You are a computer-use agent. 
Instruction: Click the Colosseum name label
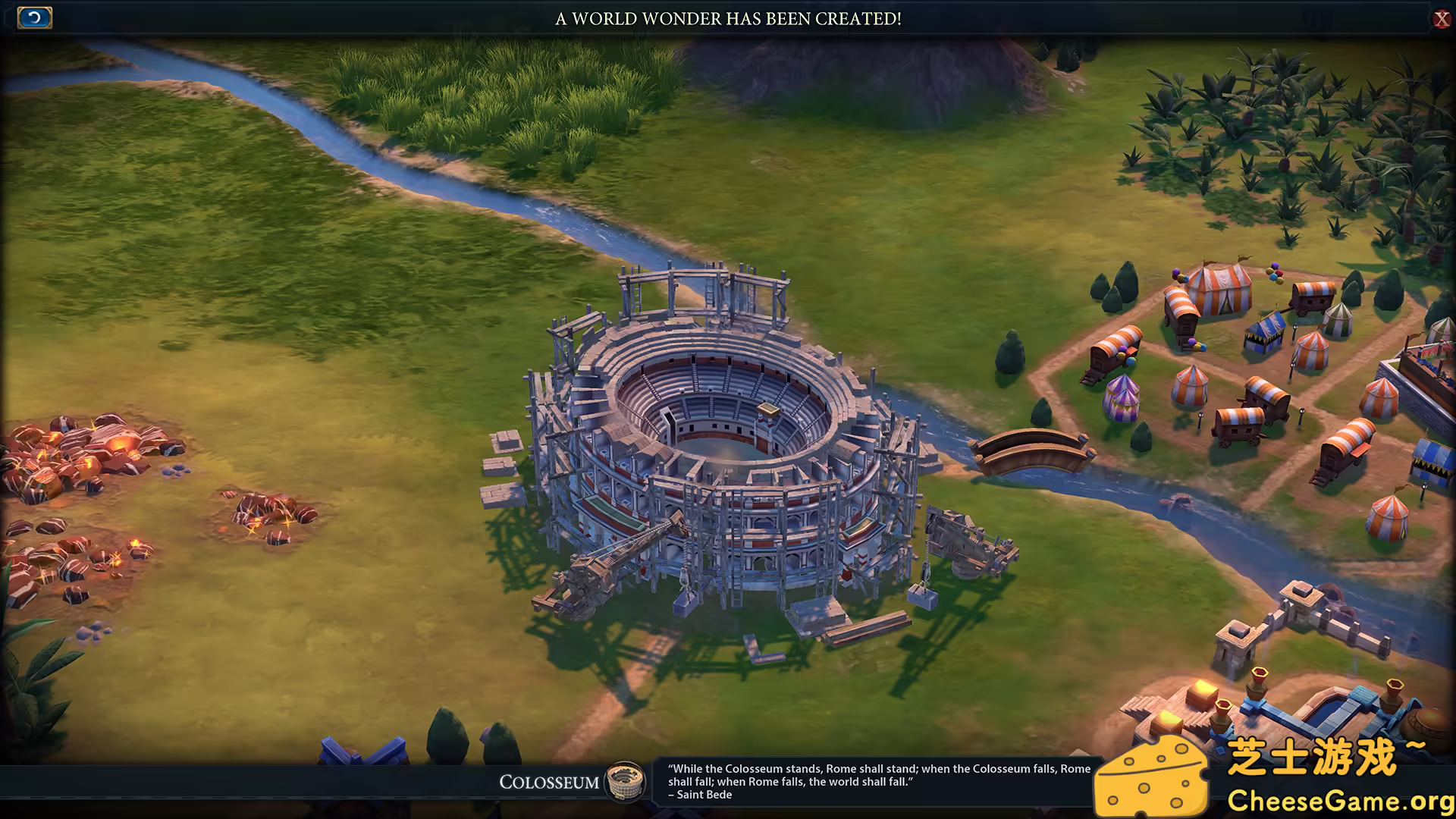coord(549,782)
